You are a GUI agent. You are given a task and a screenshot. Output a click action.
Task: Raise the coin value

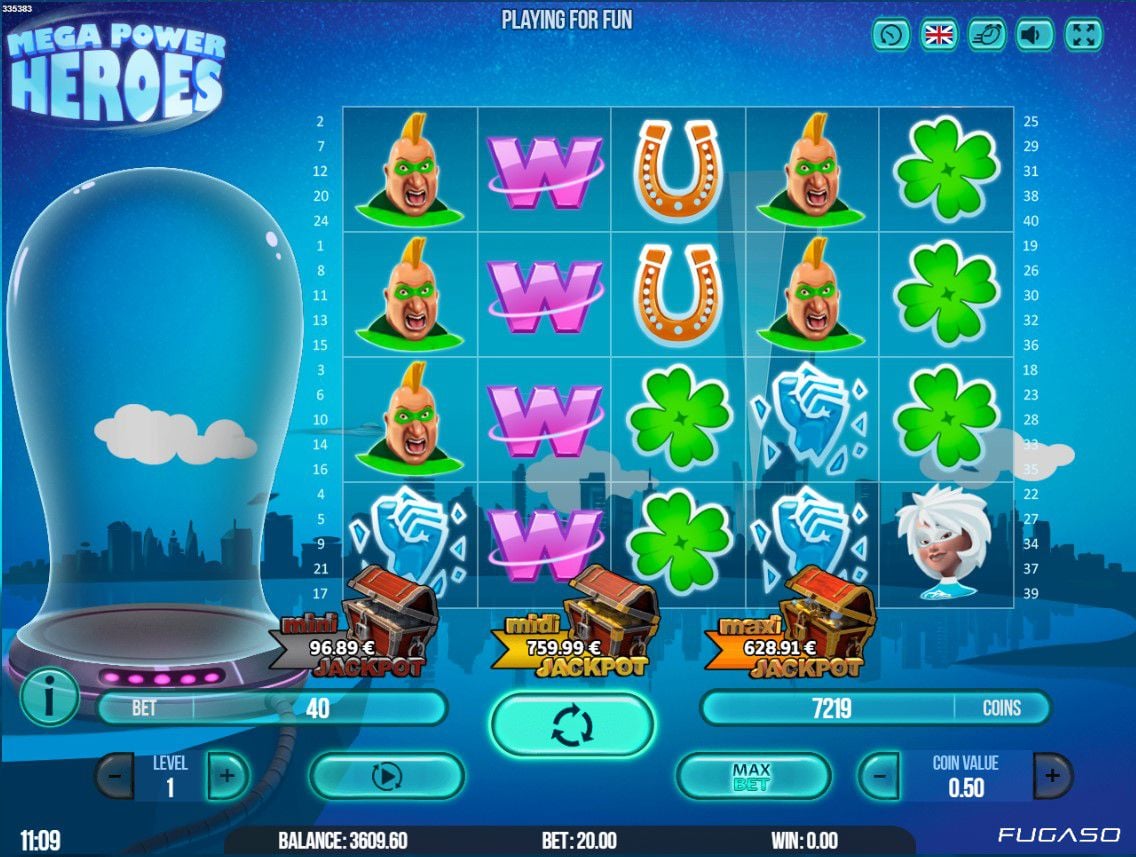point(1052,776)
